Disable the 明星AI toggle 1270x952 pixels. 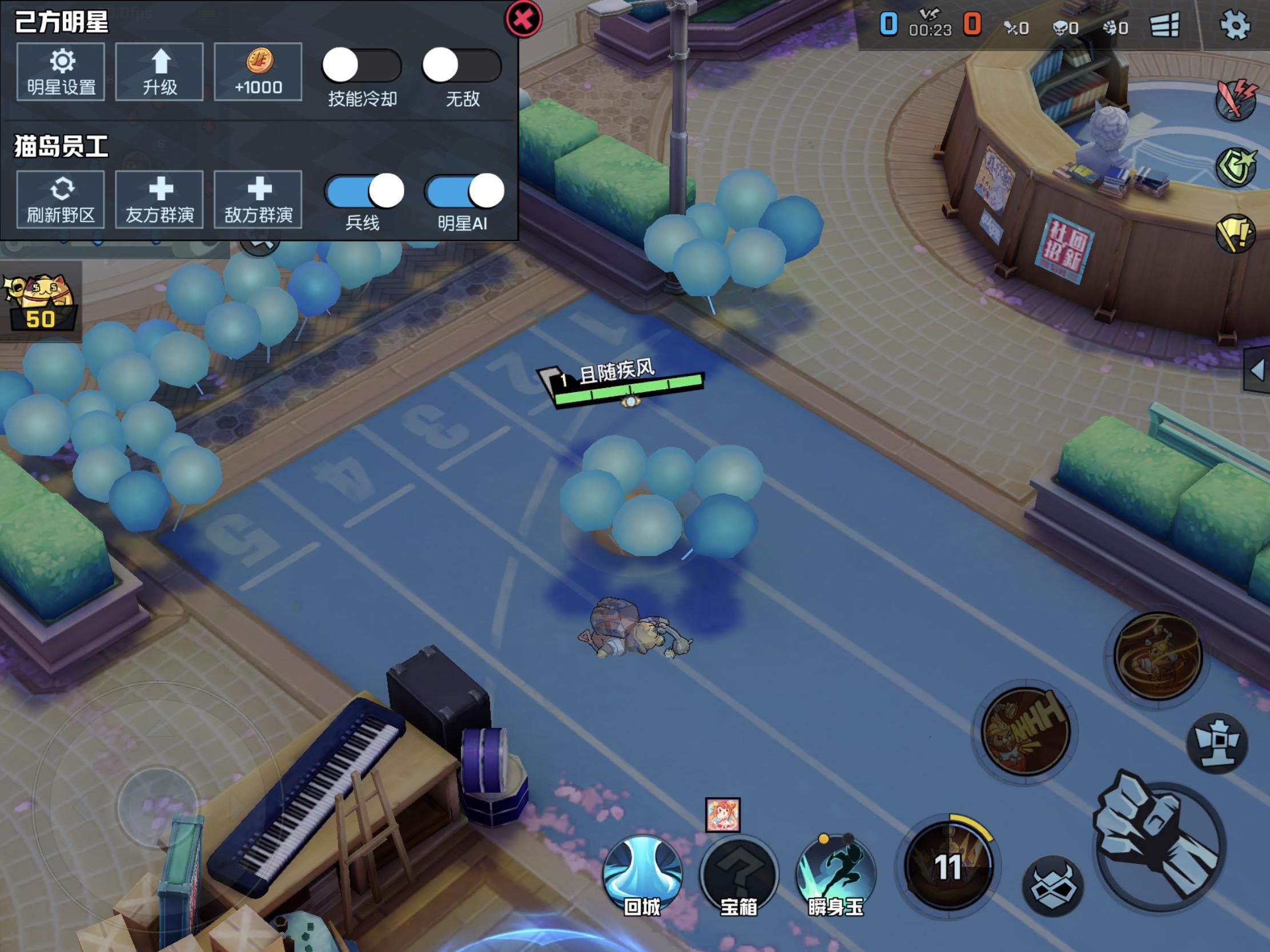(464, 191)
